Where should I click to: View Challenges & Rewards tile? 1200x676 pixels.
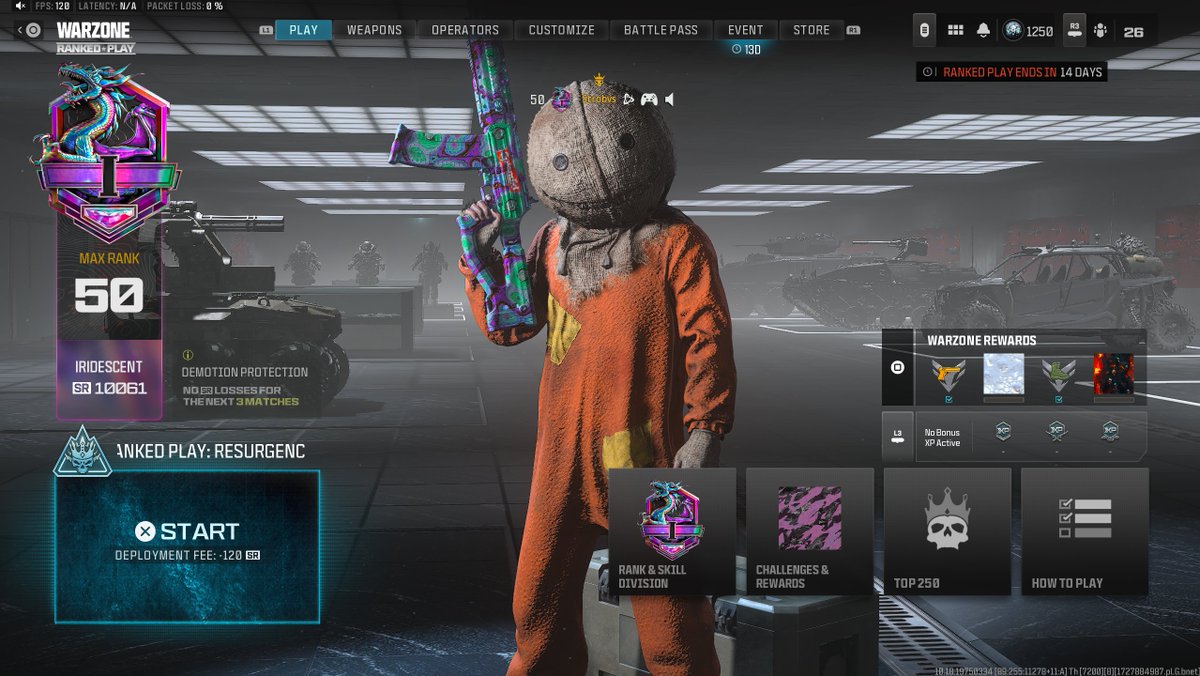click(x=809, y=531)
